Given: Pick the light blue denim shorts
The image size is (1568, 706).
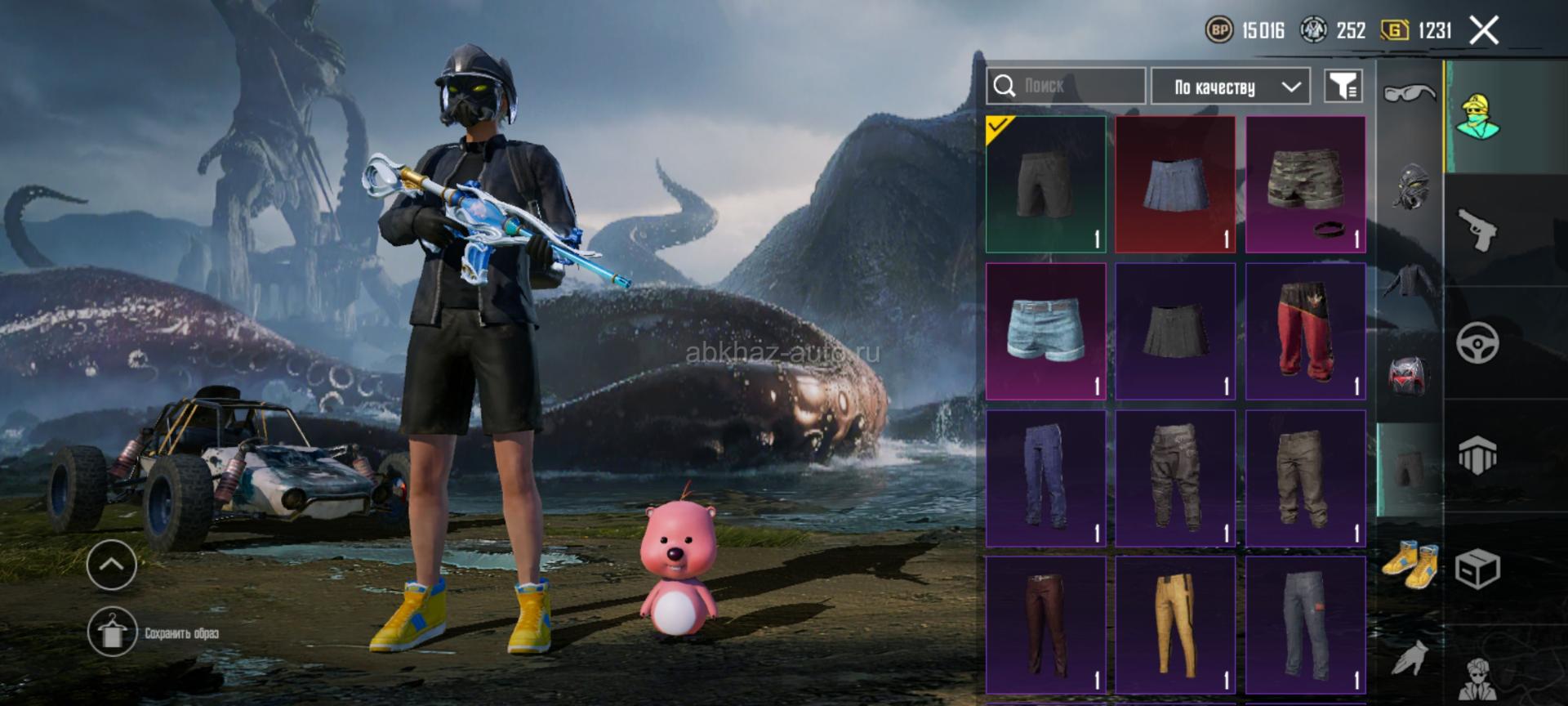Looking at the screenshot, I should click(1045, 331).
